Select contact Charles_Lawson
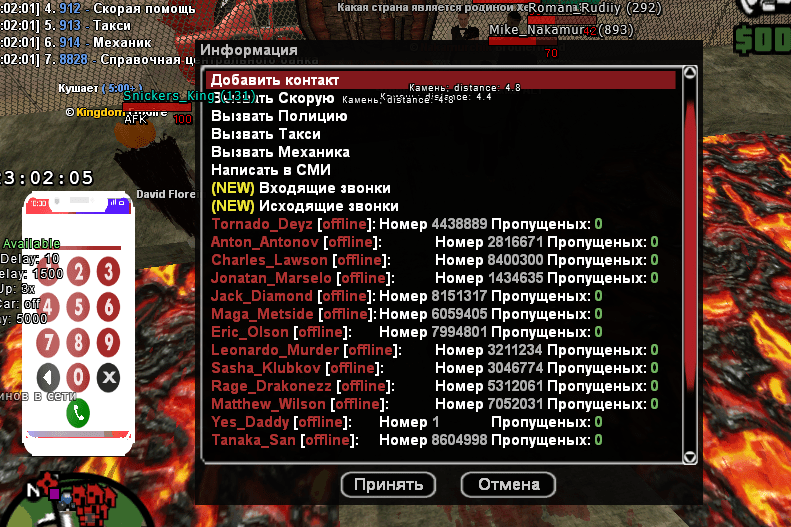Image resolution: width=791 pixels, height=527 pixels. [270, 260]
